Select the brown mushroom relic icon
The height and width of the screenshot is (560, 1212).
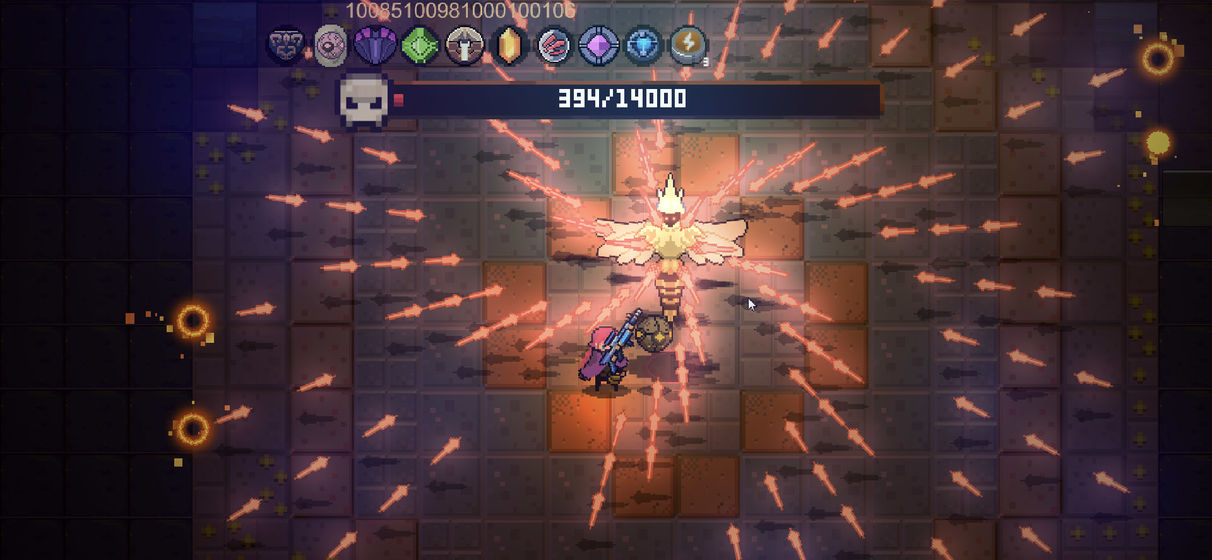tap(465, 45)
